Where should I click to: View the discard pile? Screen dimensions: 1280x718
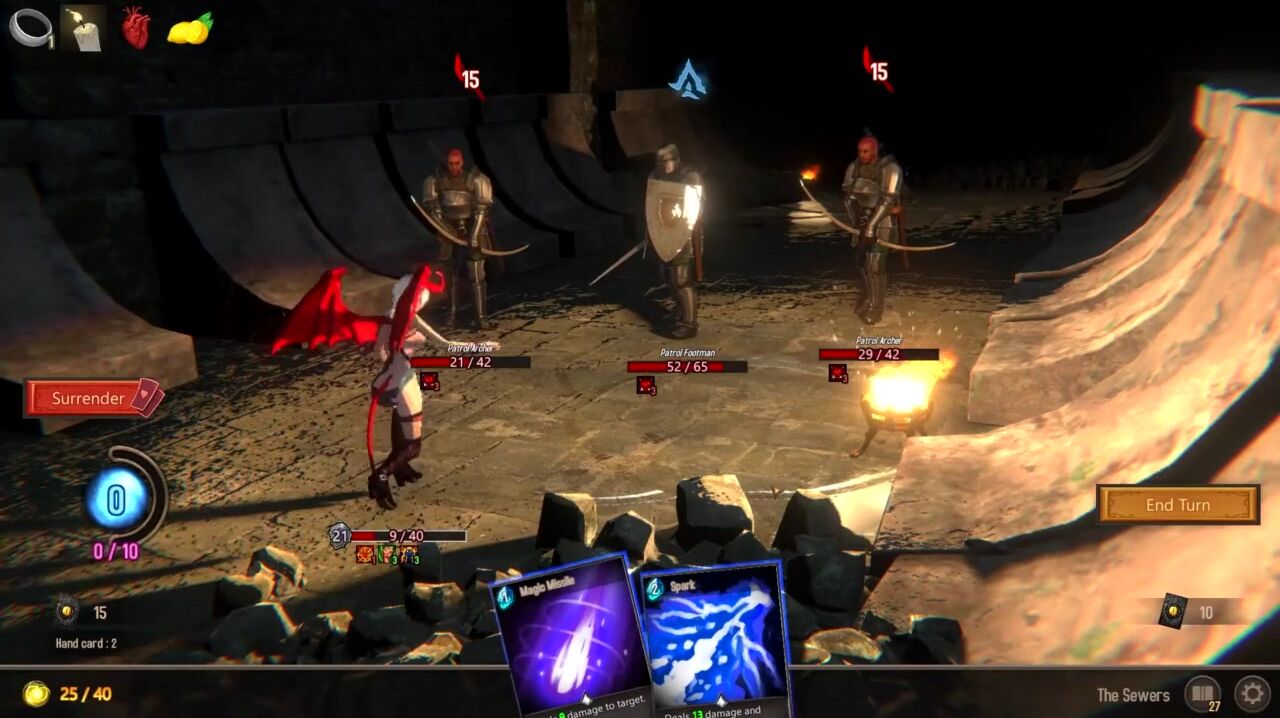pos(1173,612)
